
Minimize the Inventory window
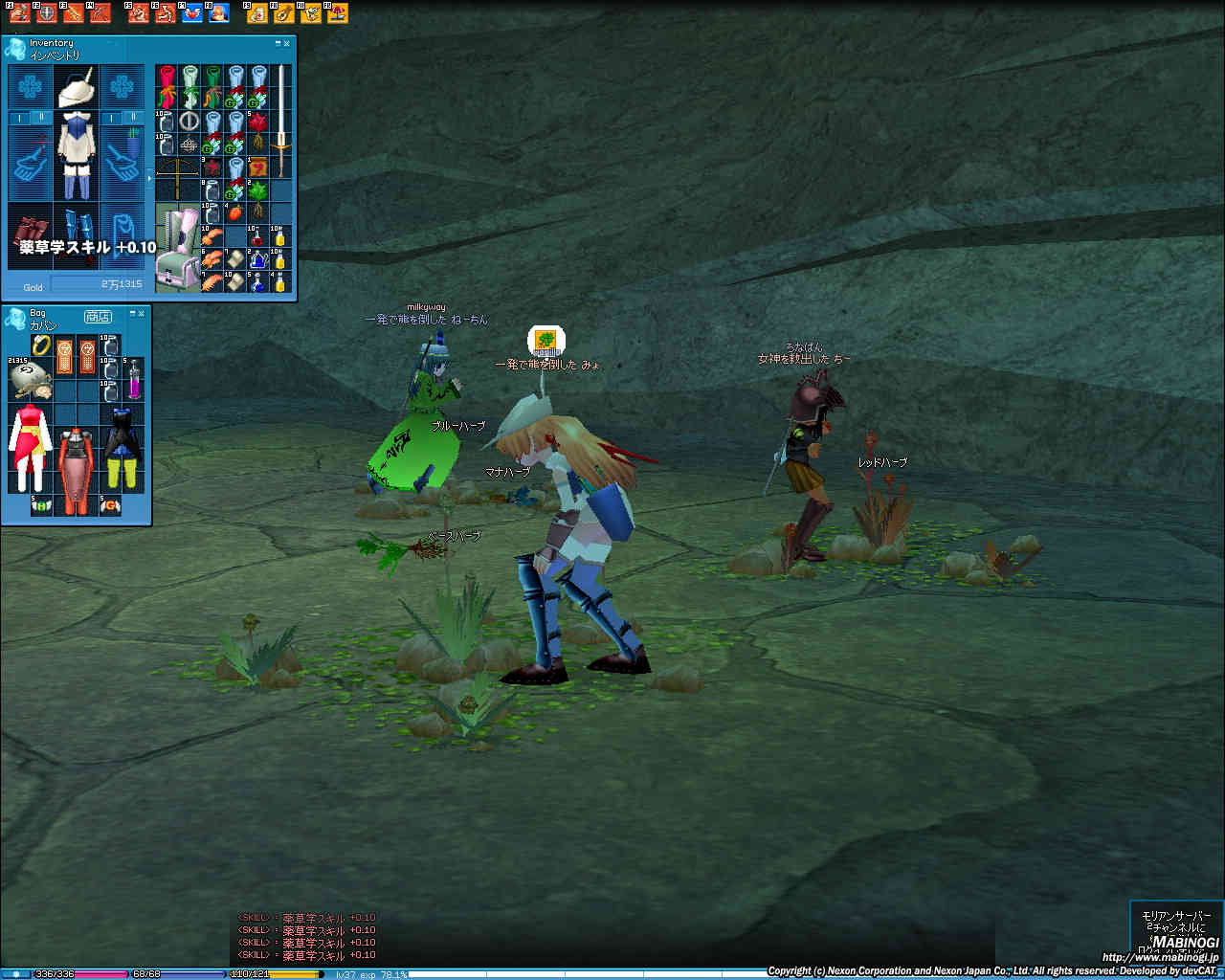pos(278,43)
